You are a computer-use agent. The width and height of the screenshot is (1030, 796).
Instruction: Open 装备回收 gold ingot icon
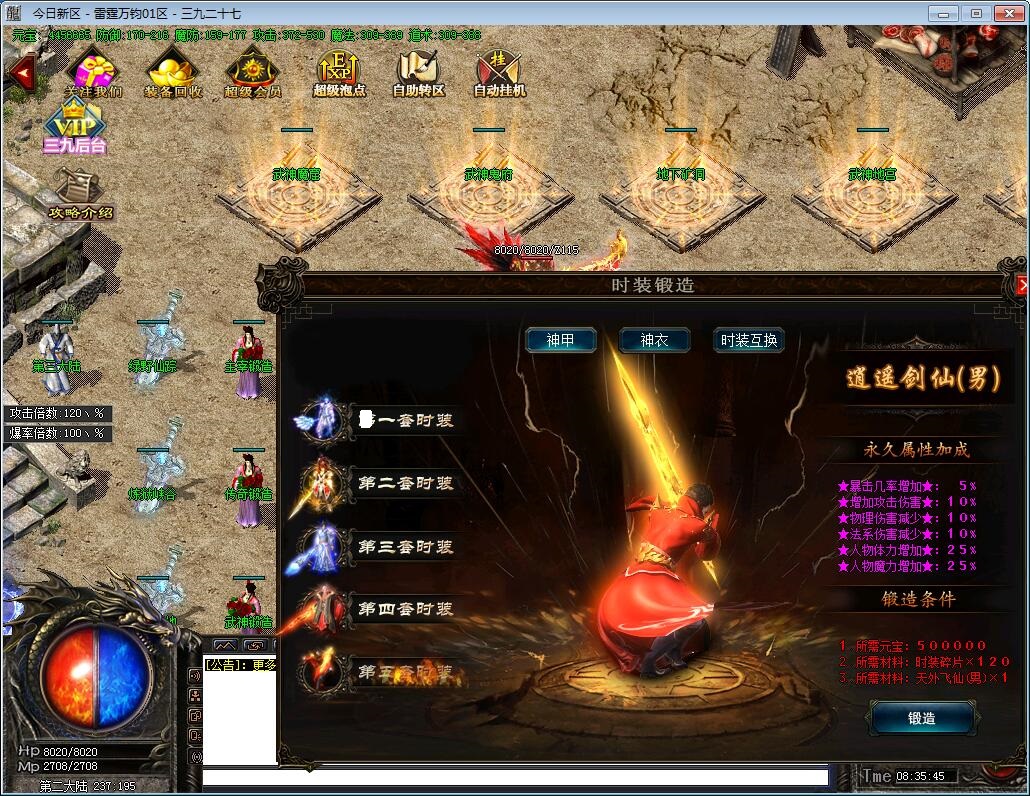(x=173, y=73)
